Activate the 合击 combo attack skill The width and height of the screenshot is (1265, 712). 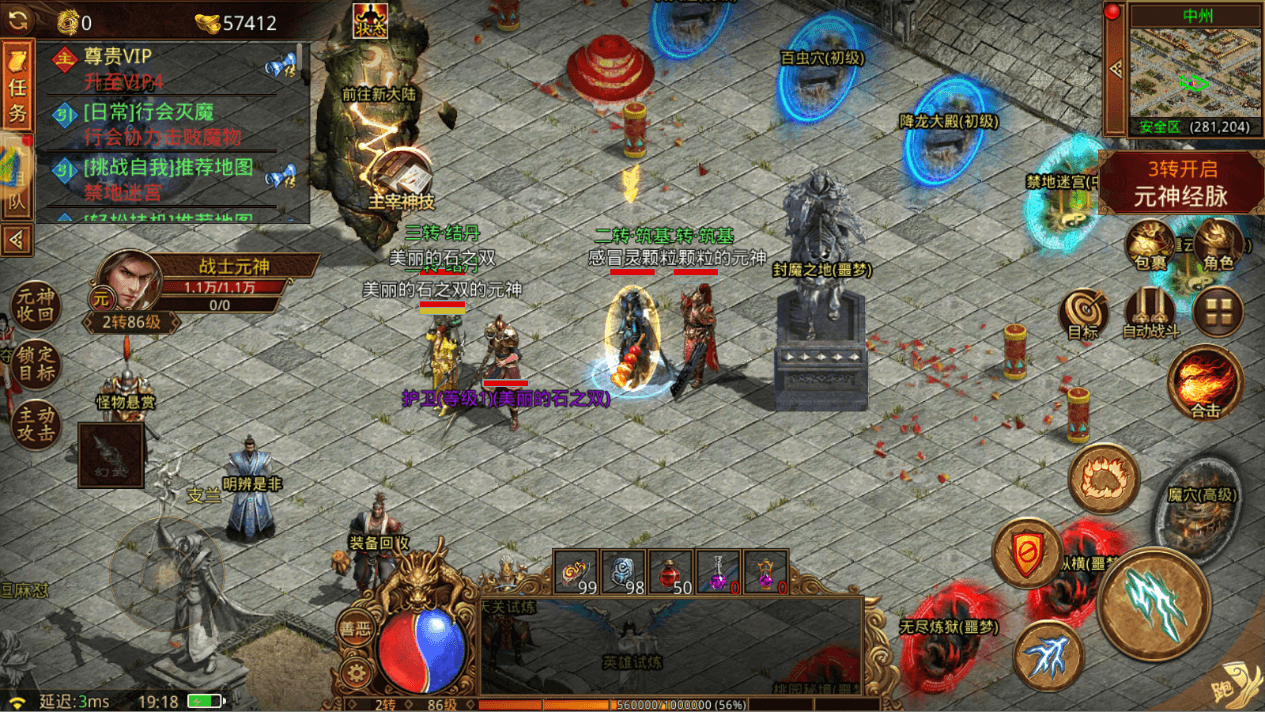coord(1205,383)
